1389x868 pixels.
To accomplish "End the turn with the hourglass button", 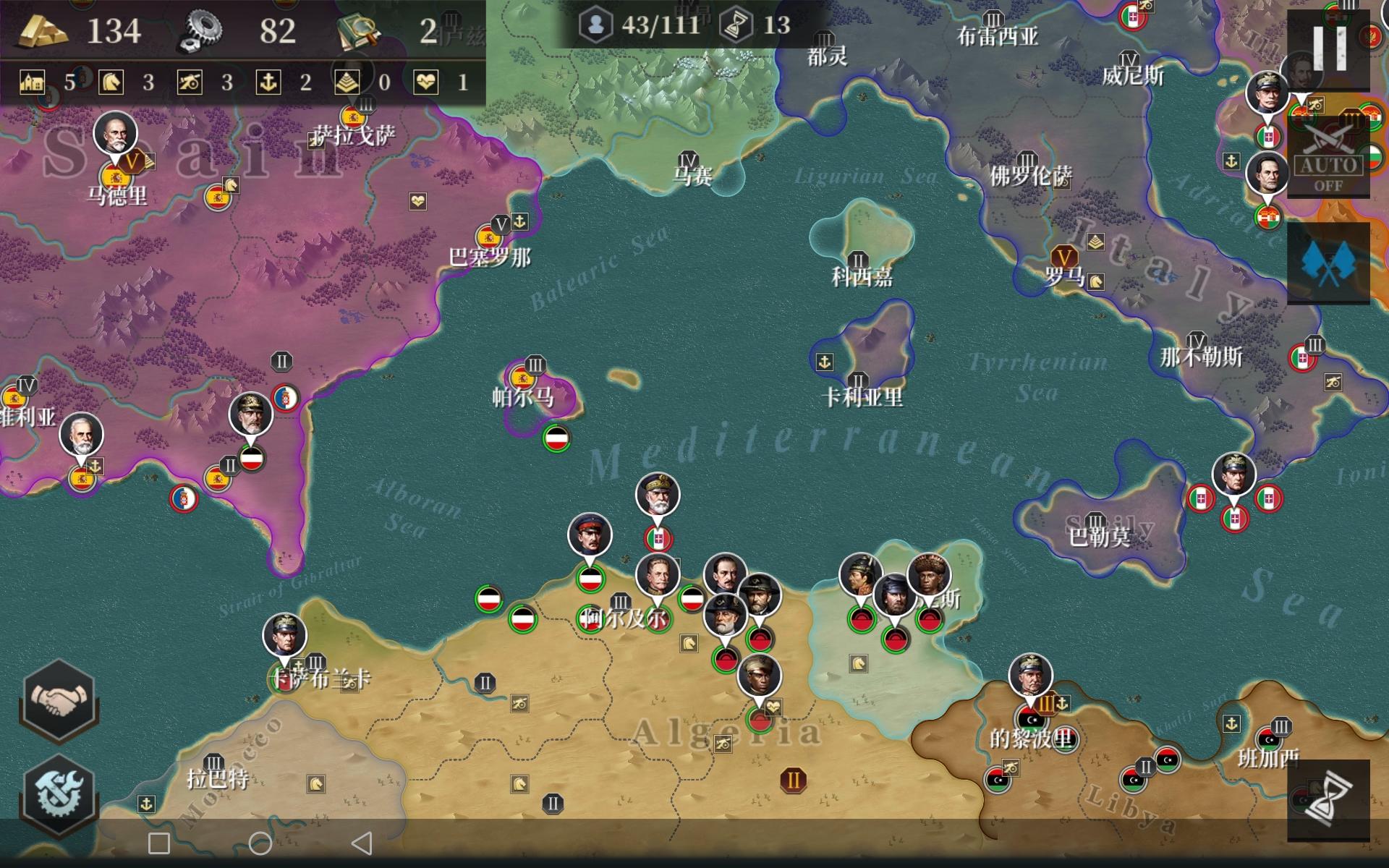I will click(x=1328, y=800).
